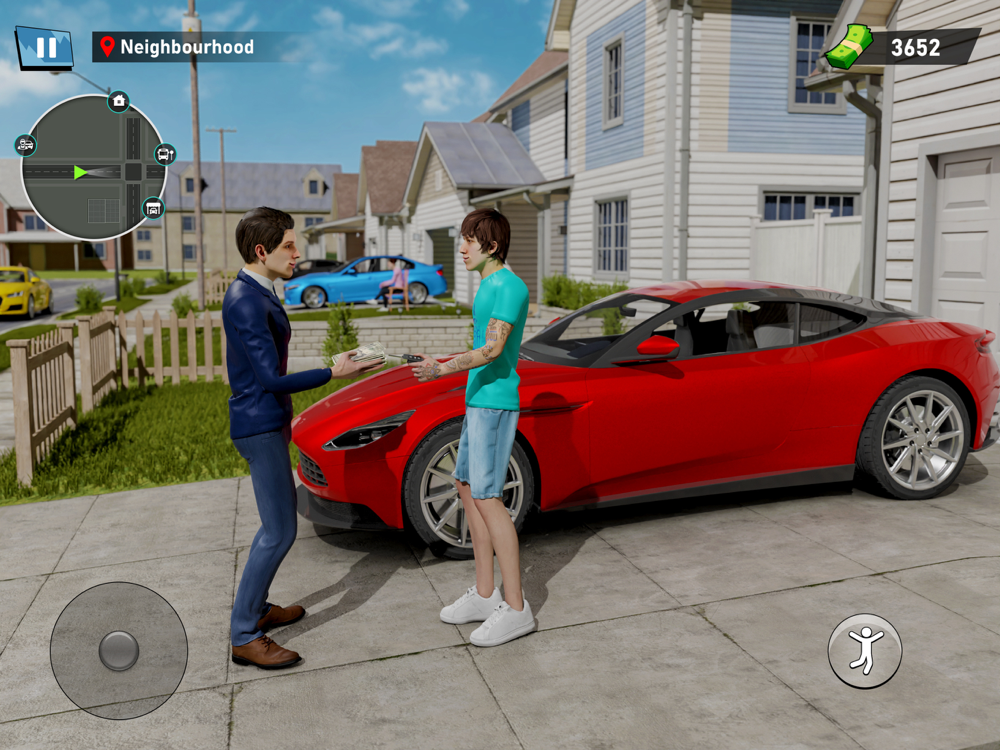Tap the jump action button
The height and width of the screenshot is (750, 1000).
point(865,650)
